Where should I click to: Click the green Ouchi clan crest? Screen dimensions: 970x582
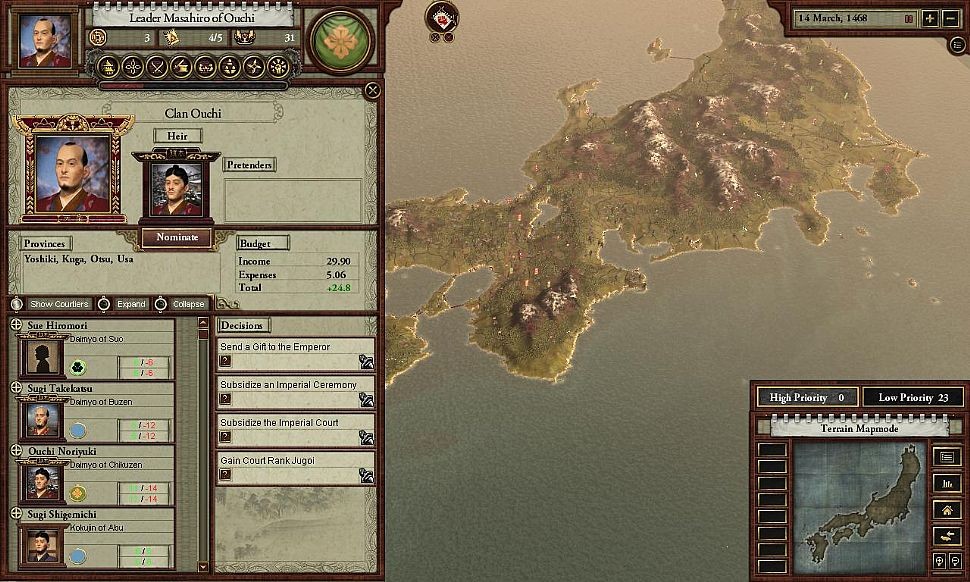(x=343, y=41)
